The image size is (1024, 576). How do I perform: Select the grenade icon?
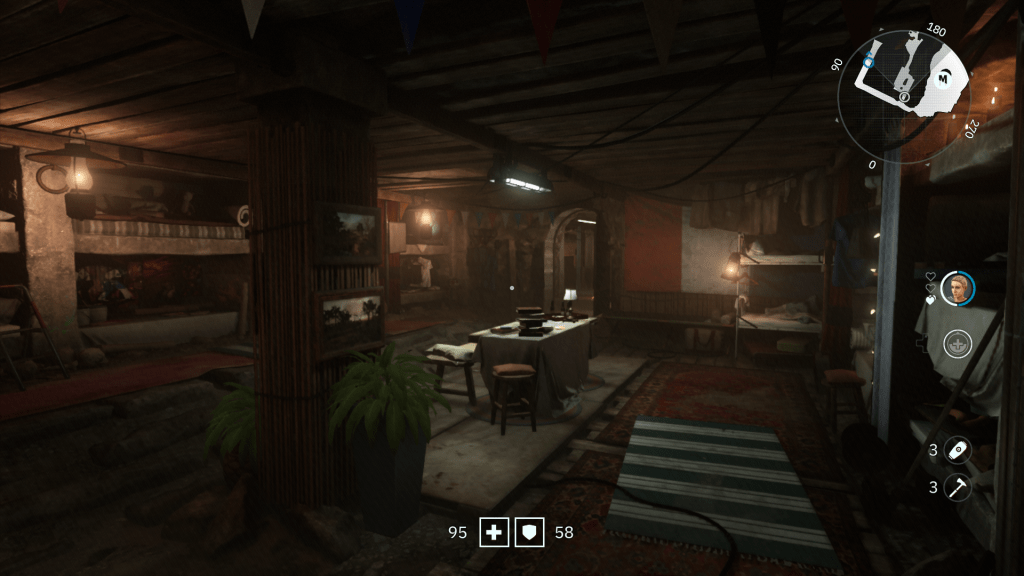click(957, 450)
